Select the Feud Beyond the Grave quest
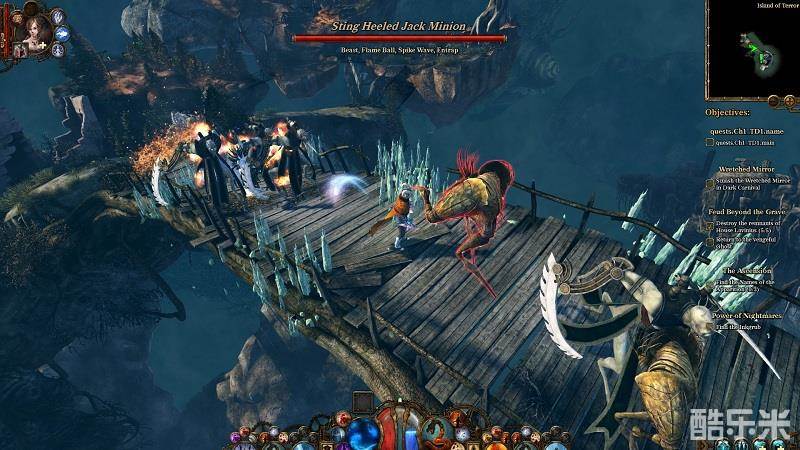This screenshot has height=450, width=800. click(747, 212)
